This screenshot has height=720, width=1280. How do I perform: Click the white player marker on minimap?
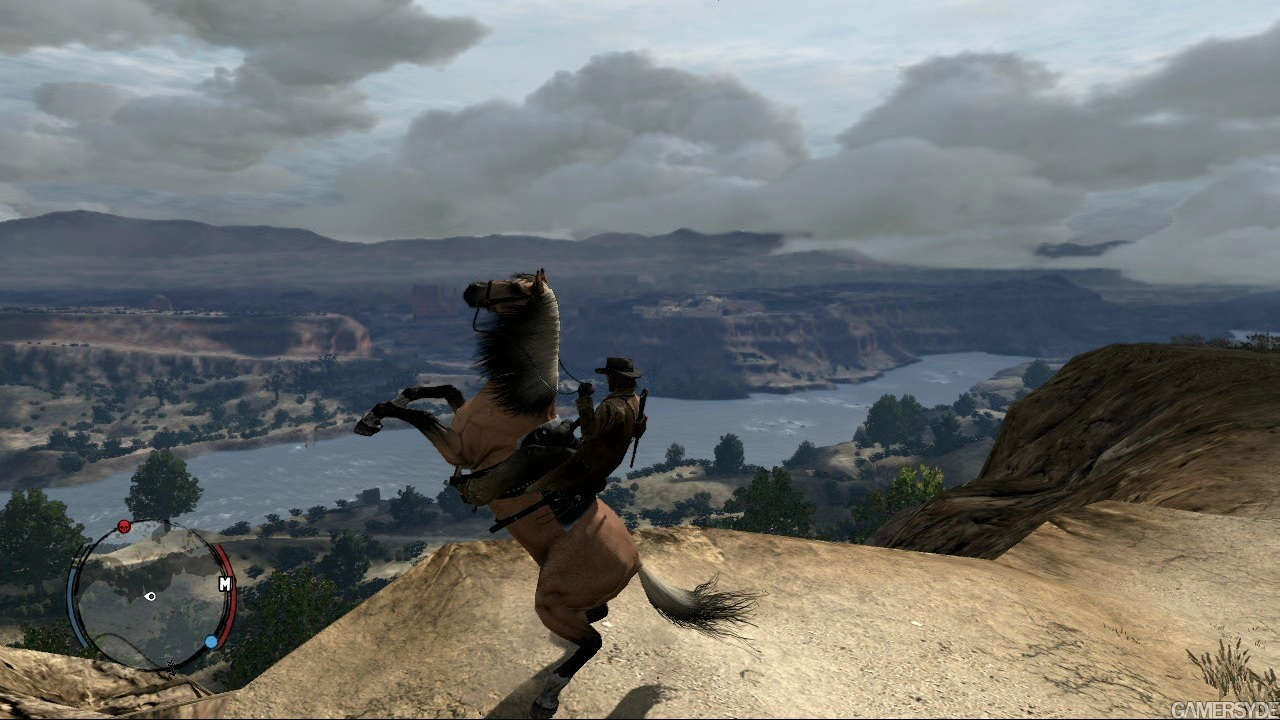150,596
